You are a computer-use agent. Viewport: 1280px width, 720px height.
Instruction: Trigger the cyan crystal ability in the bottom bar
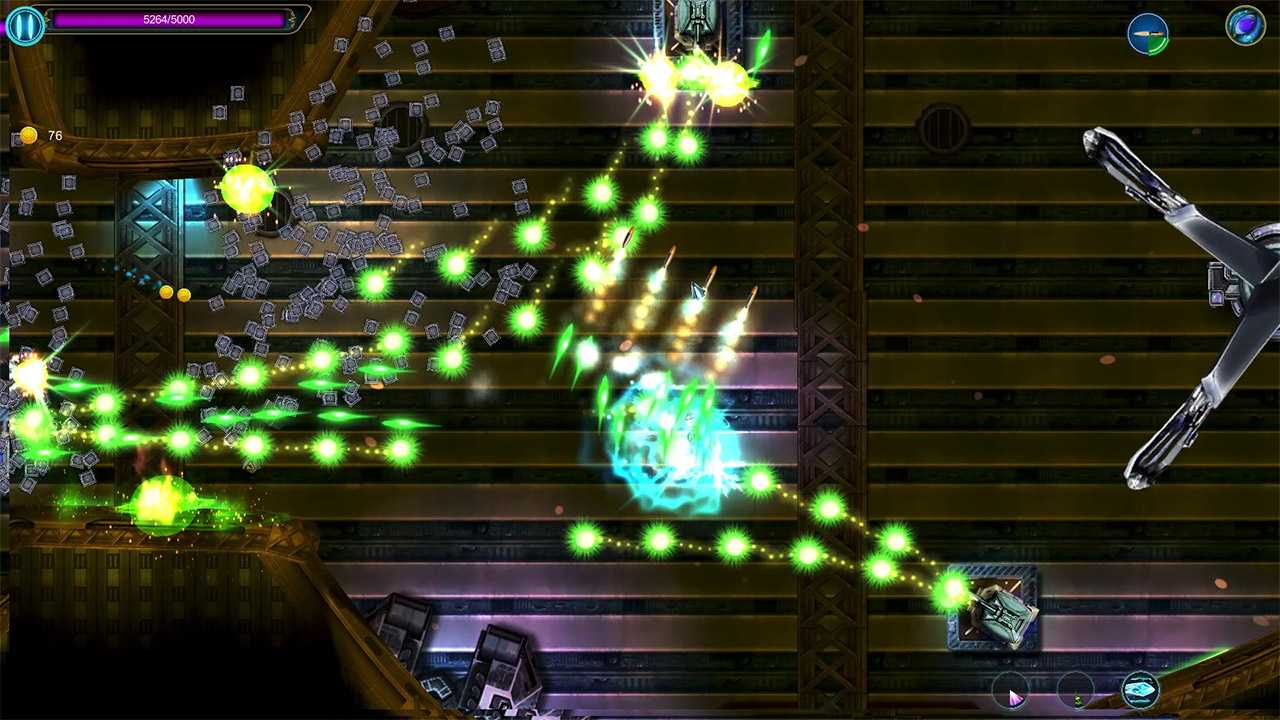(1138, 689)
